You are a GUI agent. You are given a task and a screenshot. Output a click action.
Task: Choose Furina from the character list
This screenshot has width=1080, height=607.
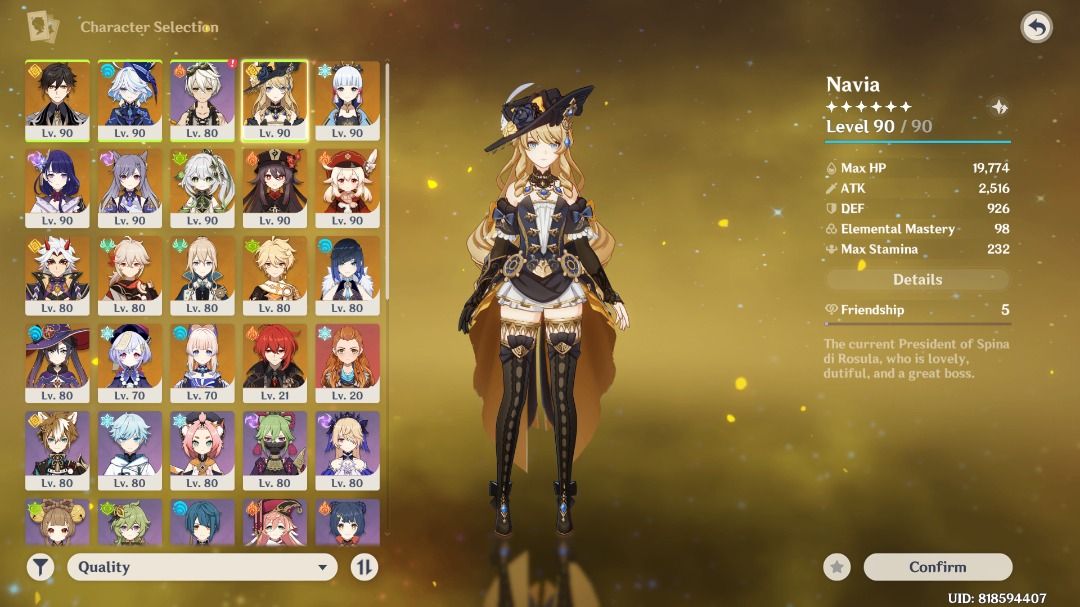130,100
